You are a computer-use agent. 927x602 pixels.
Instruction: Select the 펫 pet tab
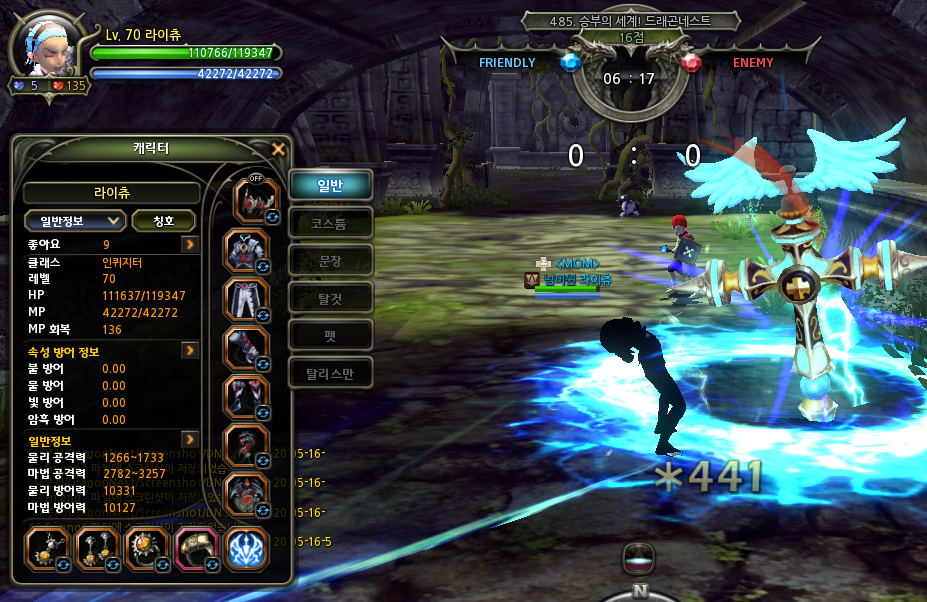click(330, 335)
